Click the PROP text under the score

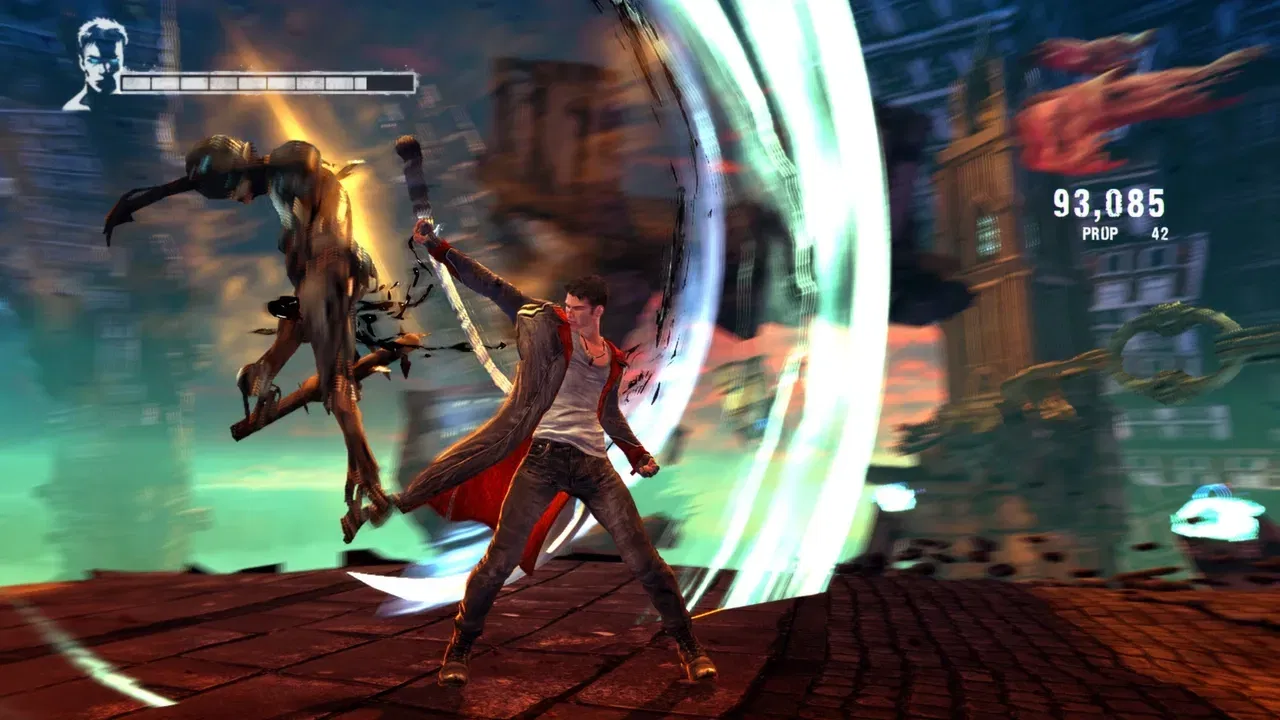(x=1101, y=232)
